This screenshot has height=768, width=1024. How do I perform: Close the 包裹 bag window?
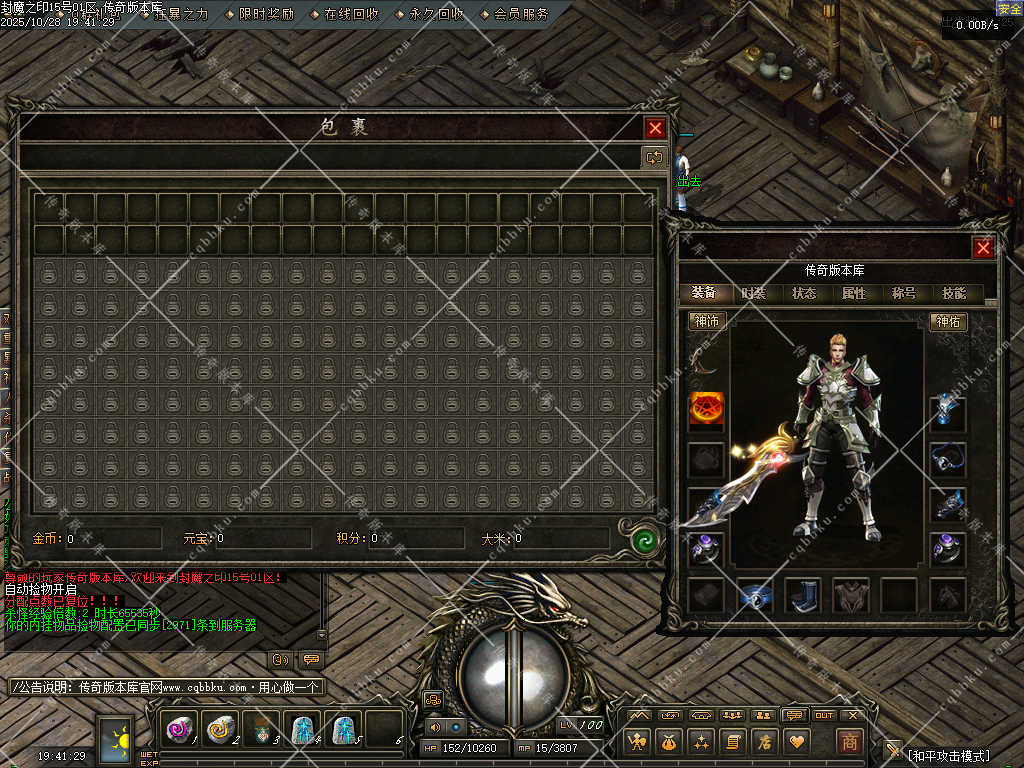pyautogui.click(x=655, y=128)
